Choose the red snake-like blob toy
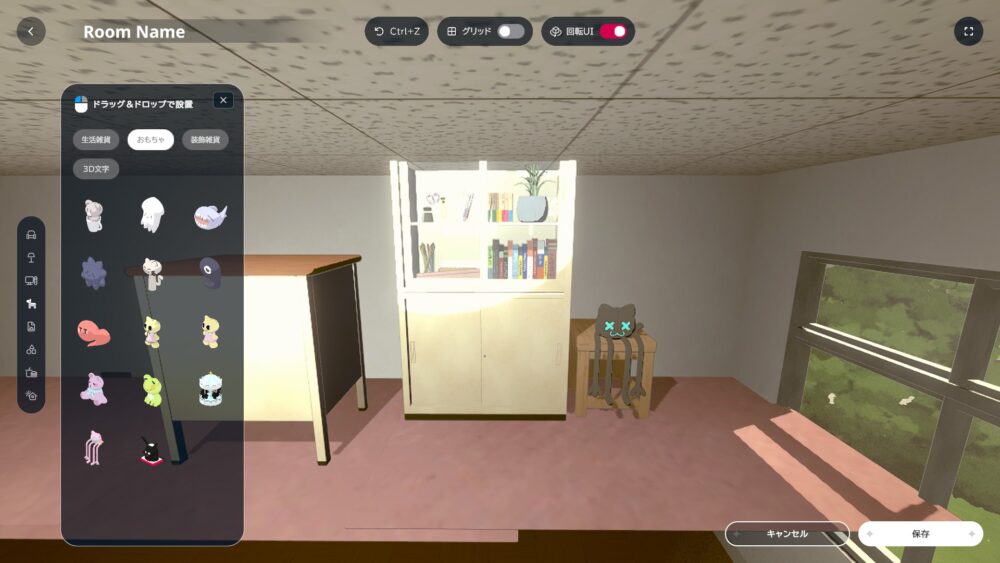Viewport: 1000px width, 563px height. pyautogui.click(x=93, y=332)
